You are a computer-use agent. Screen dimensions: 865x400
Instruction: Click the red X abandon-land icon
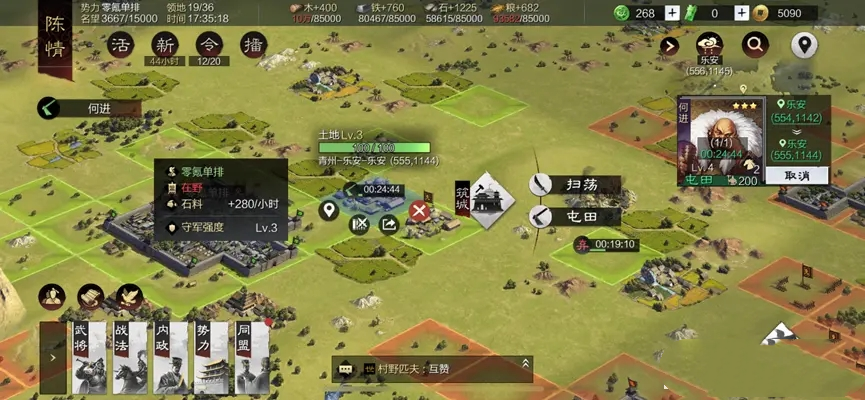420,211
